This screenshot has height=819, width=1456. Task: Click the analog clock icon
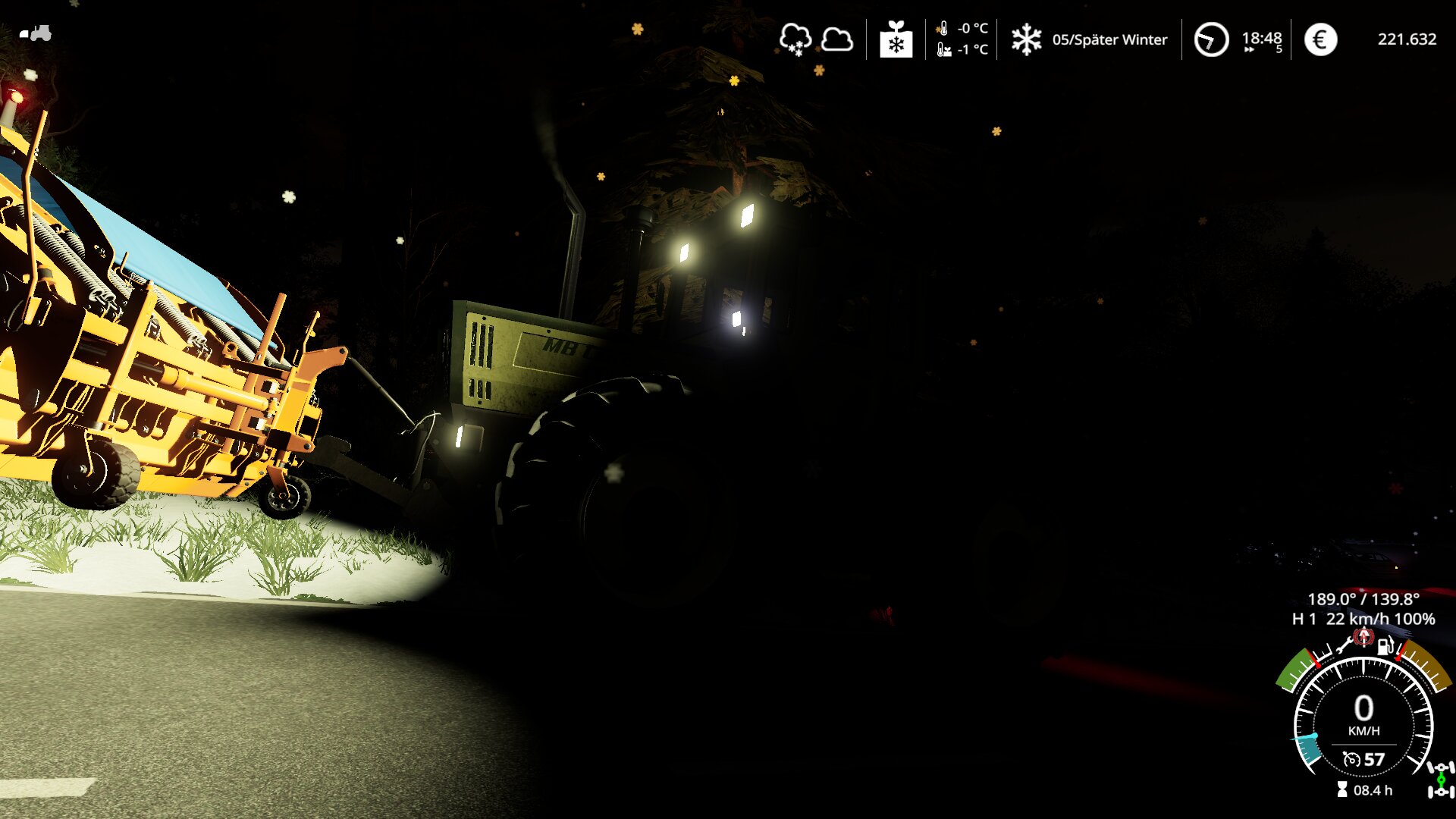click(1211, 39)
